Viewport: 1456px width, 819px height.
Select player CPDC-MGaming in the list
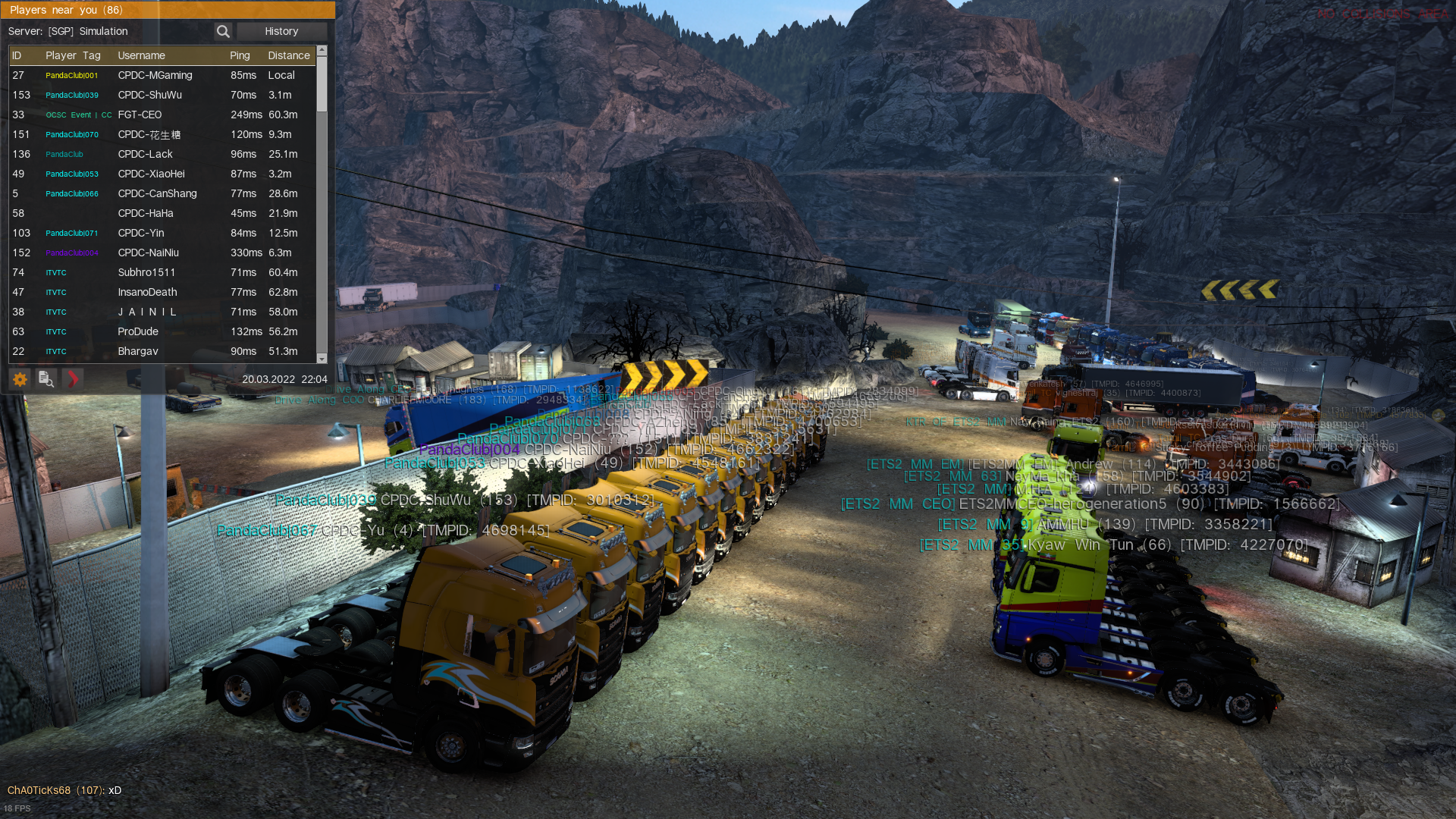coord(155,75)
